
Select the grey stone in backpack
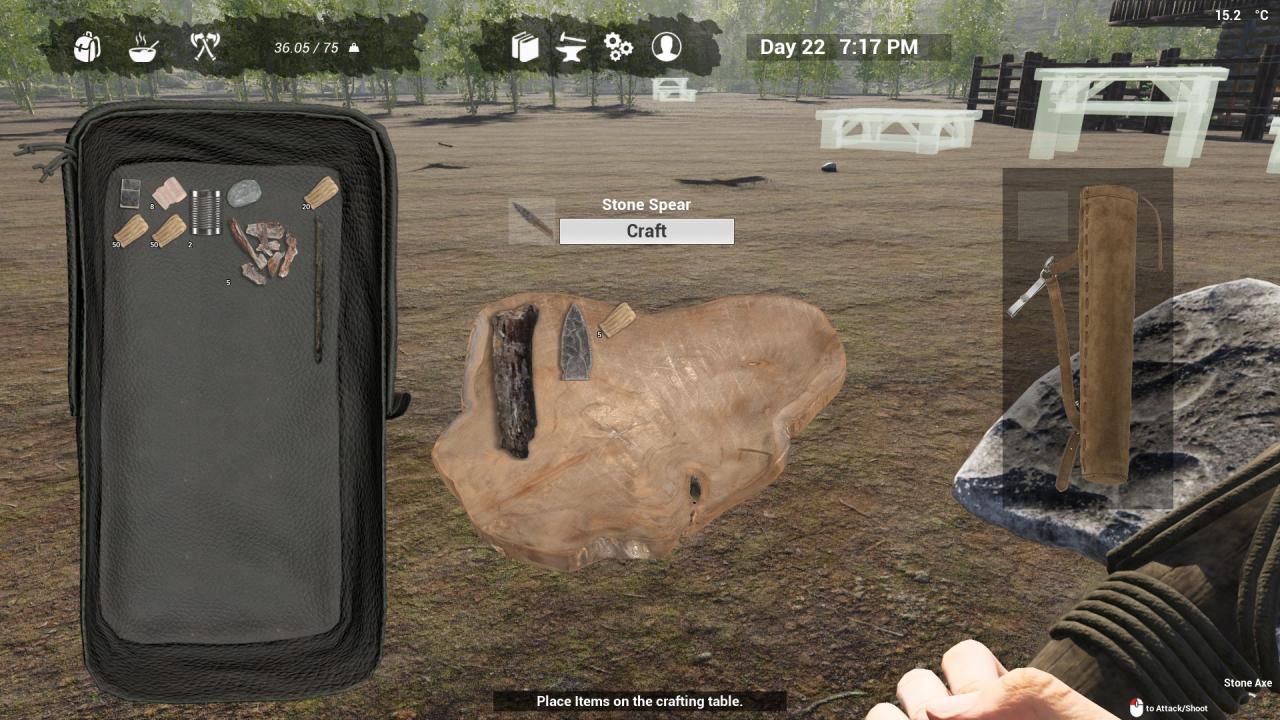(x=244, y=193)
